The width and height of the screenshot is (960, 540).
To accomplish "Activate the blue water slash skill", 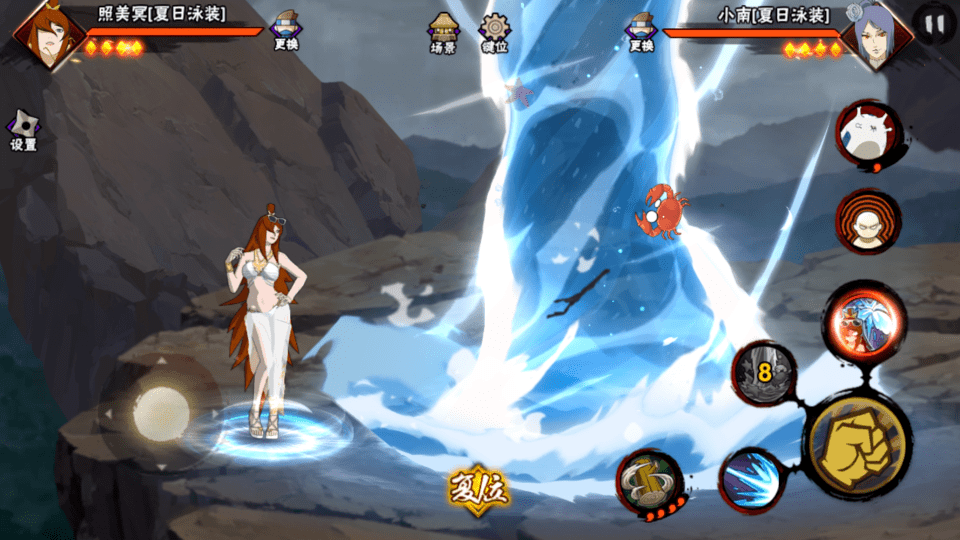I will pos(753,480).
